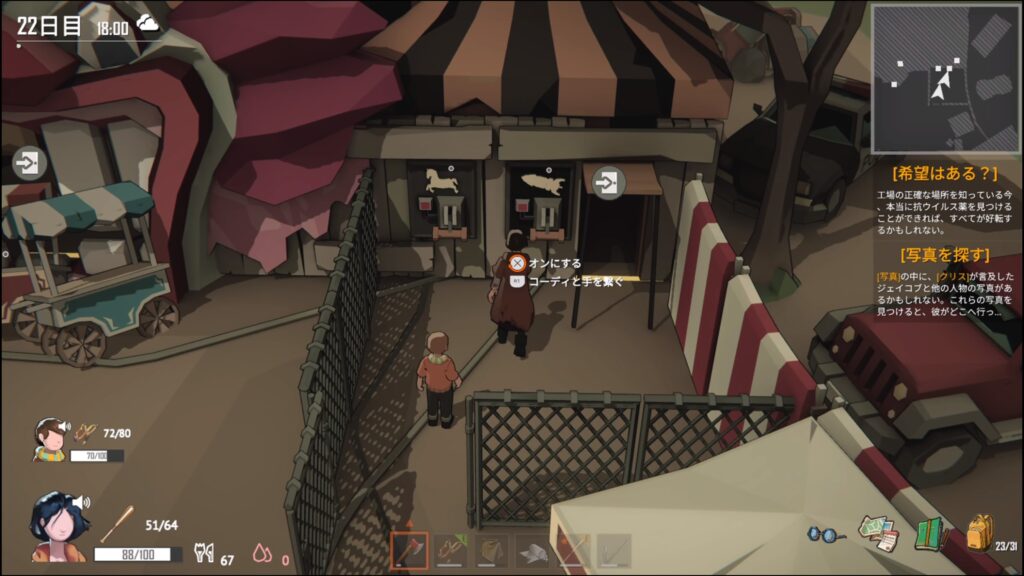Open the 写真を探す quest entry
The image size is (1024, 576).
click(946, 254)
